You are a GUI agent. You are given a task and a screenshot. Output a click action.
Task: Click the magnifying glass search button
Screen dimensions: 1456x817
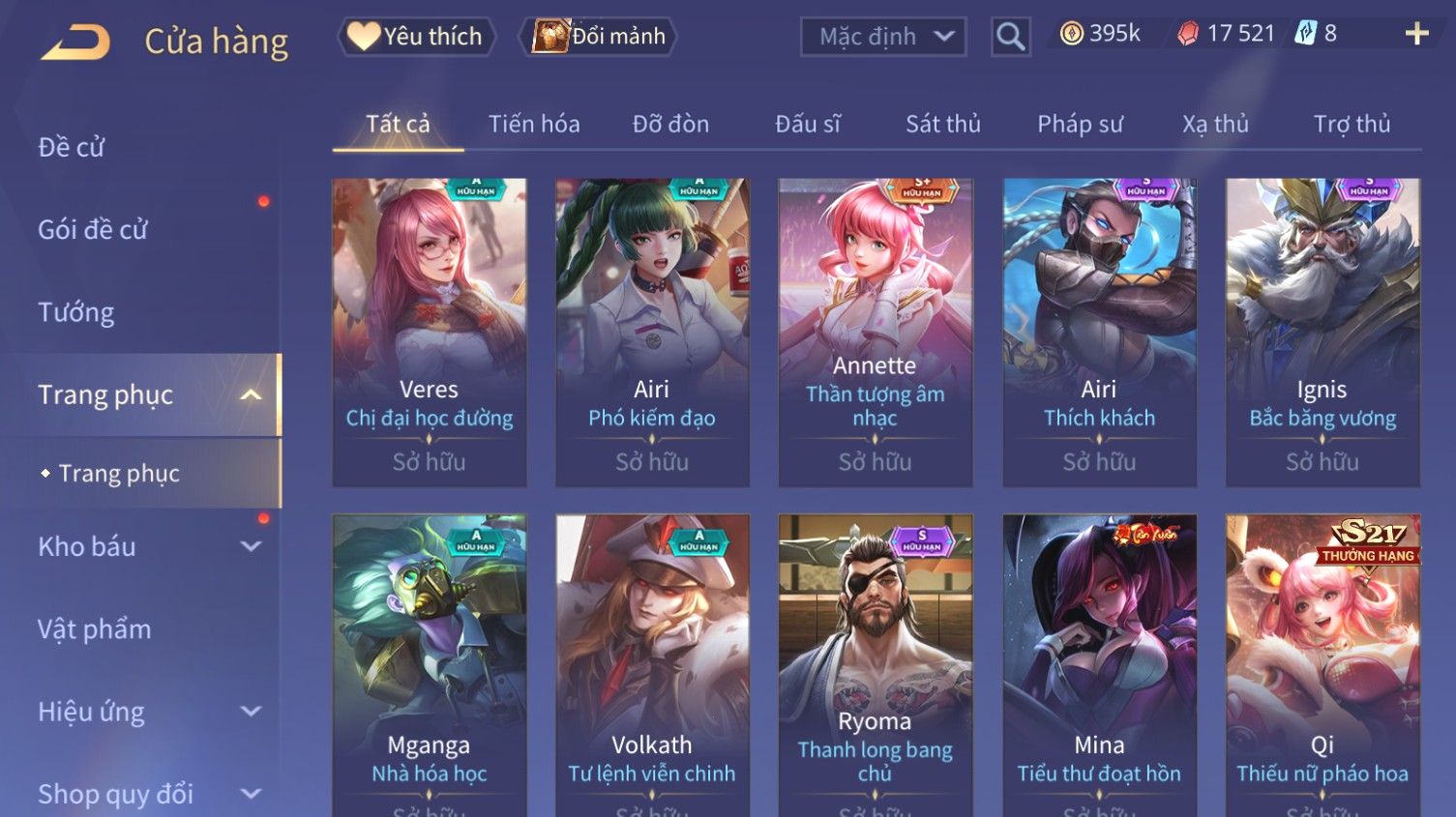[1010, 37]
